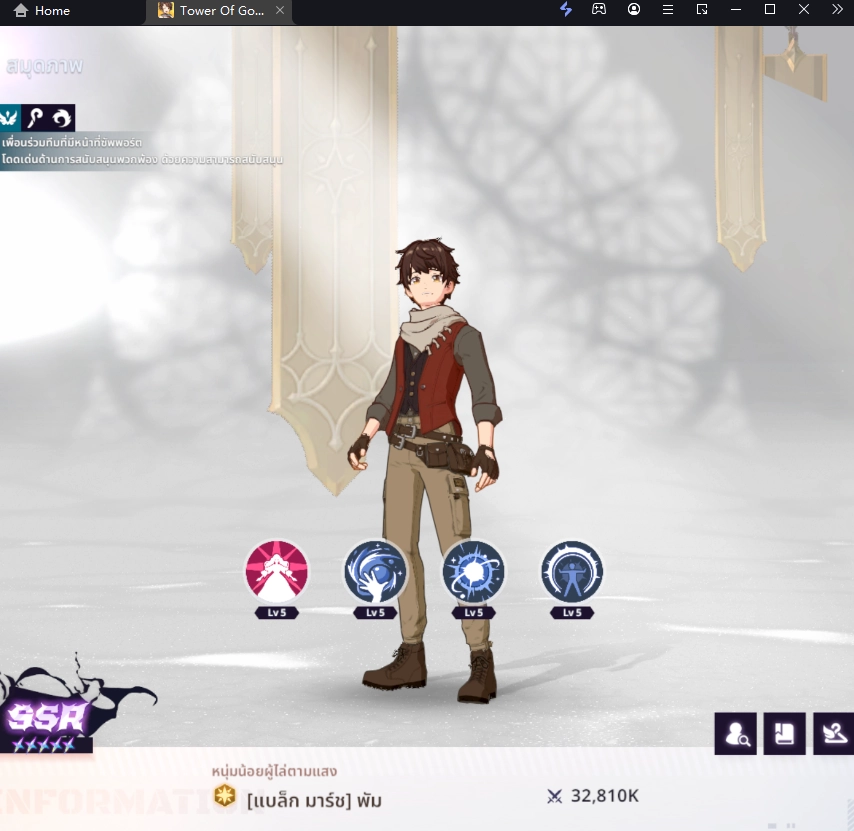
Task: Open the pink radiant figure skill
Action: [277, 572]
